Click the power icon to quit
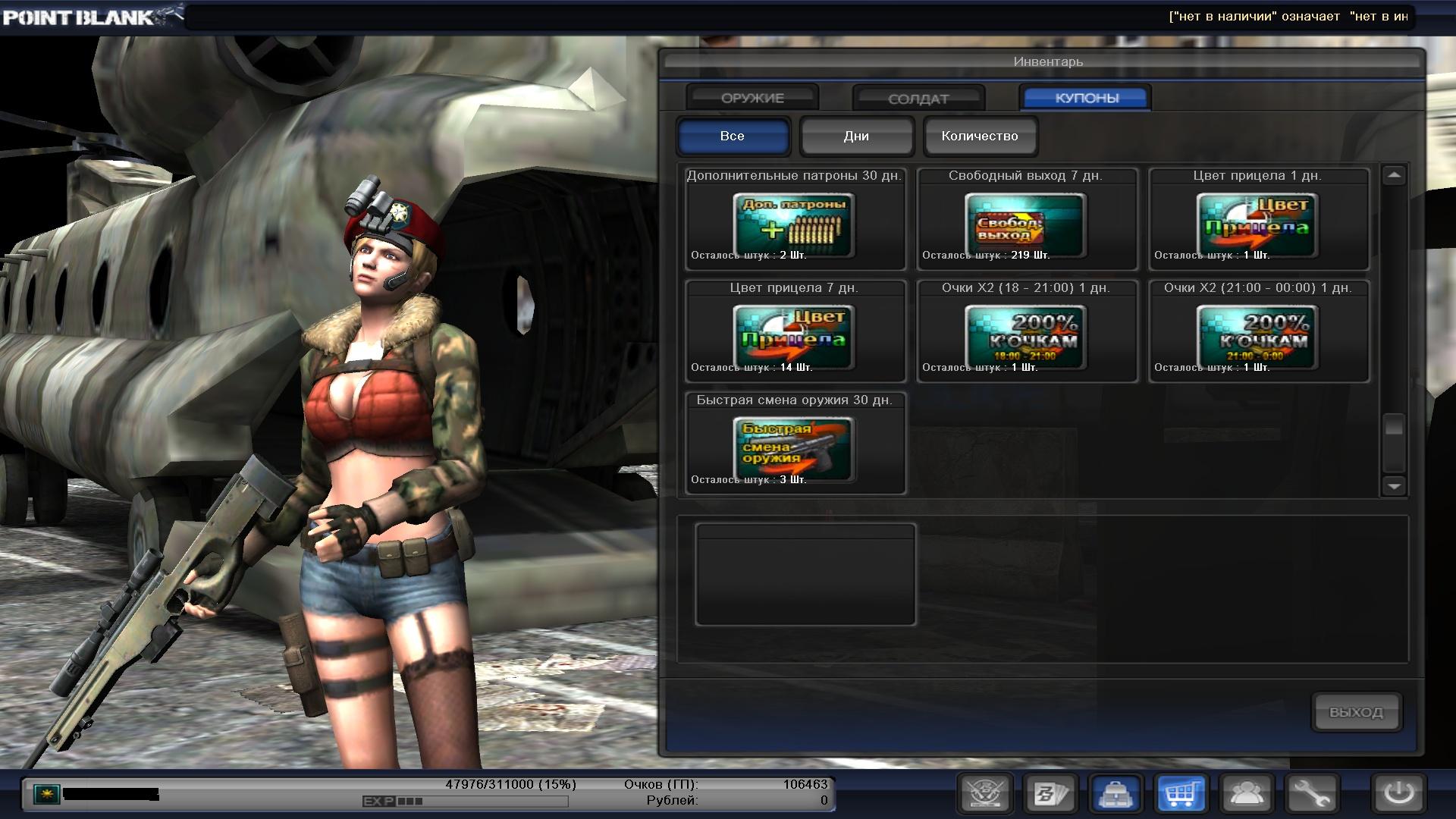Screen dimensions: 1456x819 click(x=1398, y=794)
